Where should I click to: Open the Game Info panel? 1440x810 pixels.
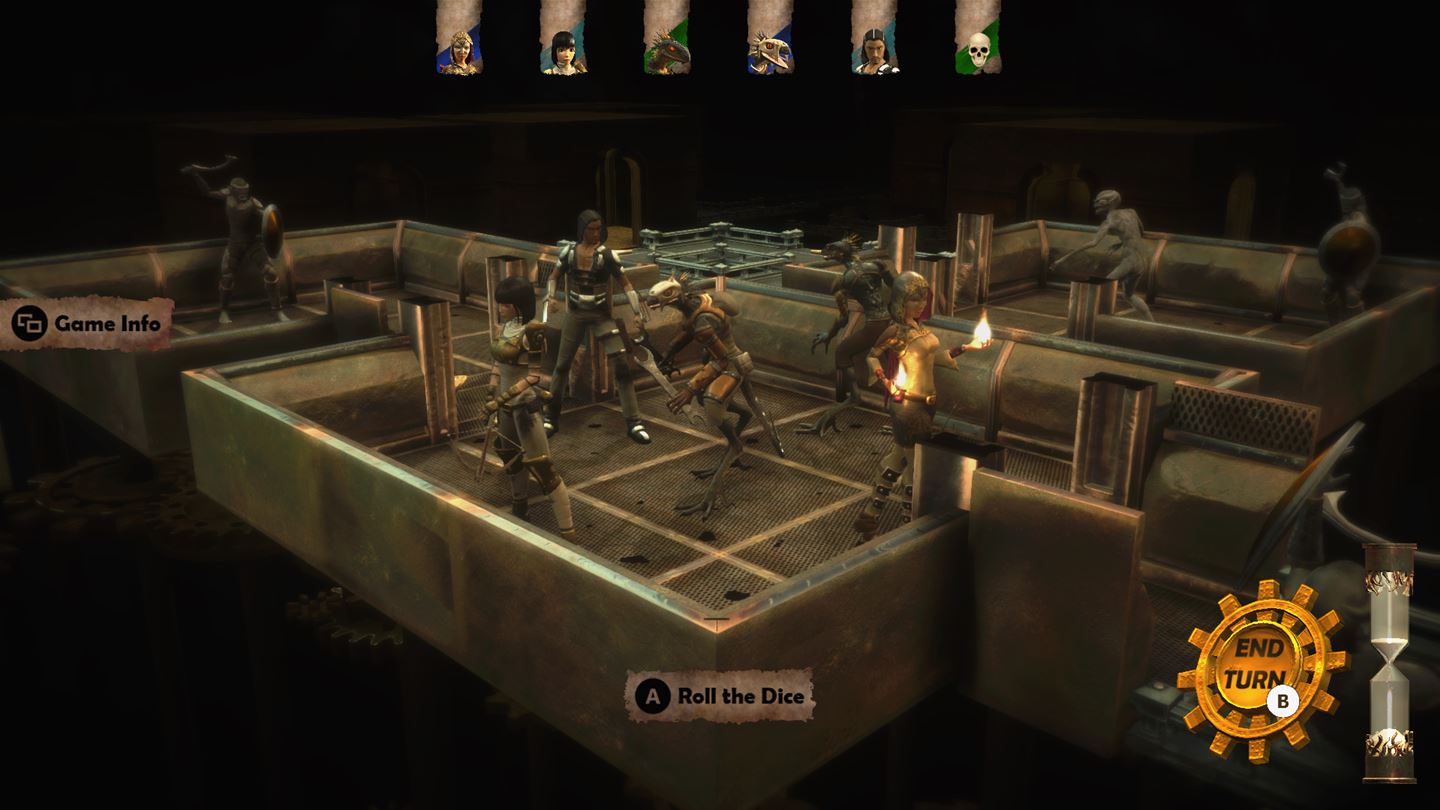tap(95, 323)
